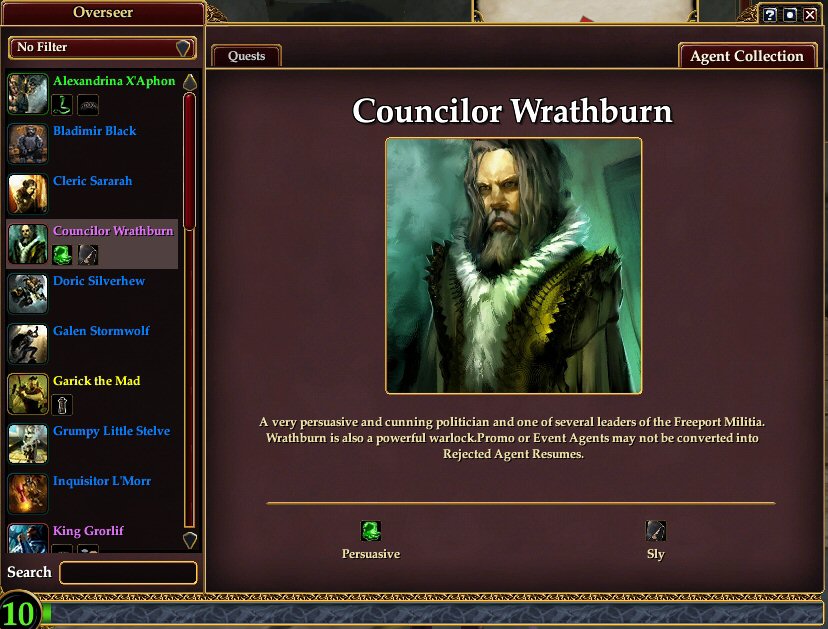The image size is (828, 629).
Task: Click the agent list scroll-down arrow
Action: 189,540
